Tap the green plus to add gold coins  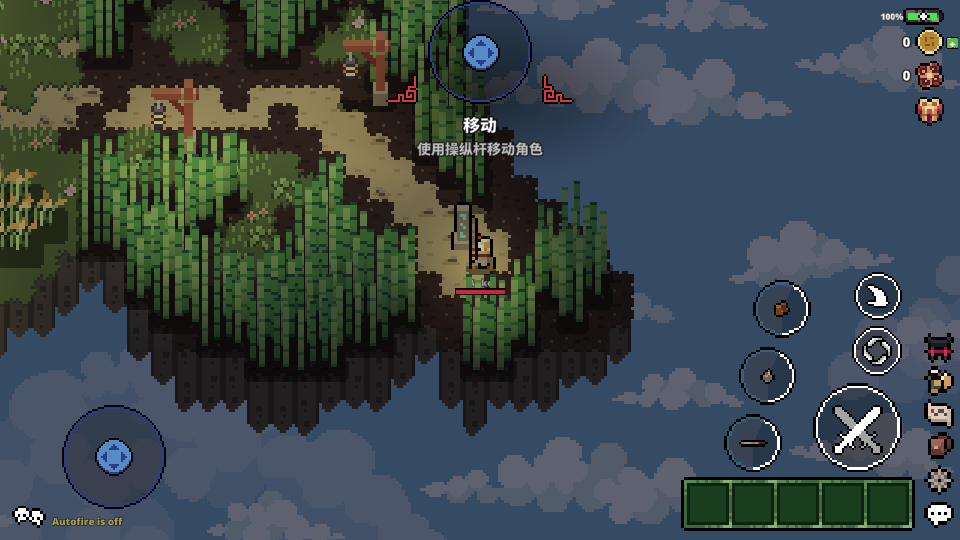tap(953, 43)
